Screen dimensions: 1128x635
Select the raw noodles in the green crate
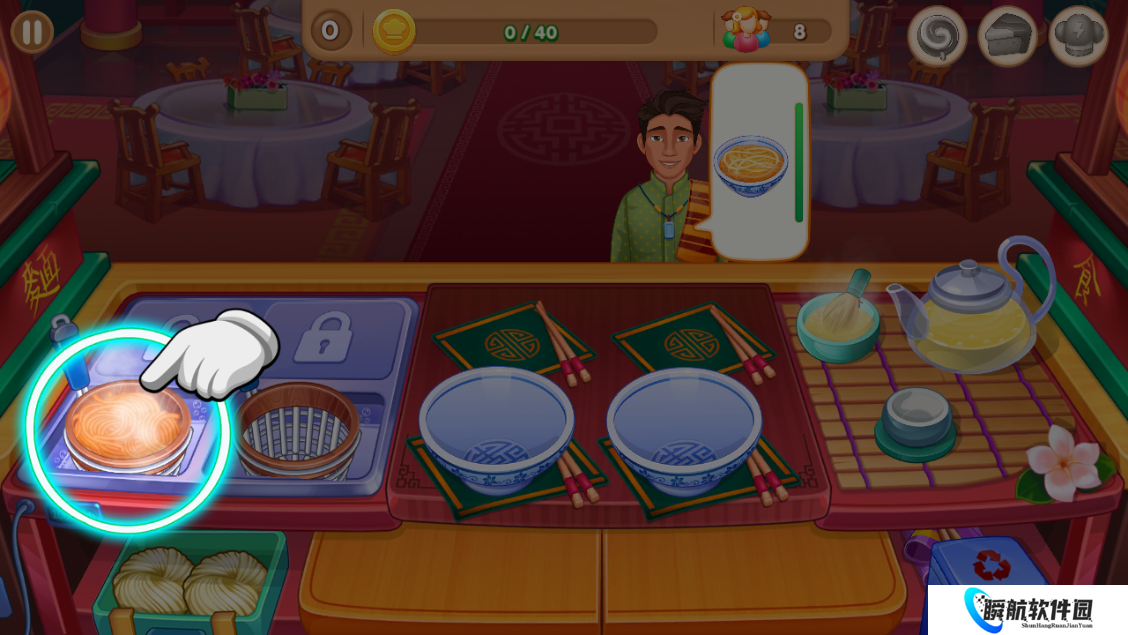pyautogui.click(x=189, y=580)
